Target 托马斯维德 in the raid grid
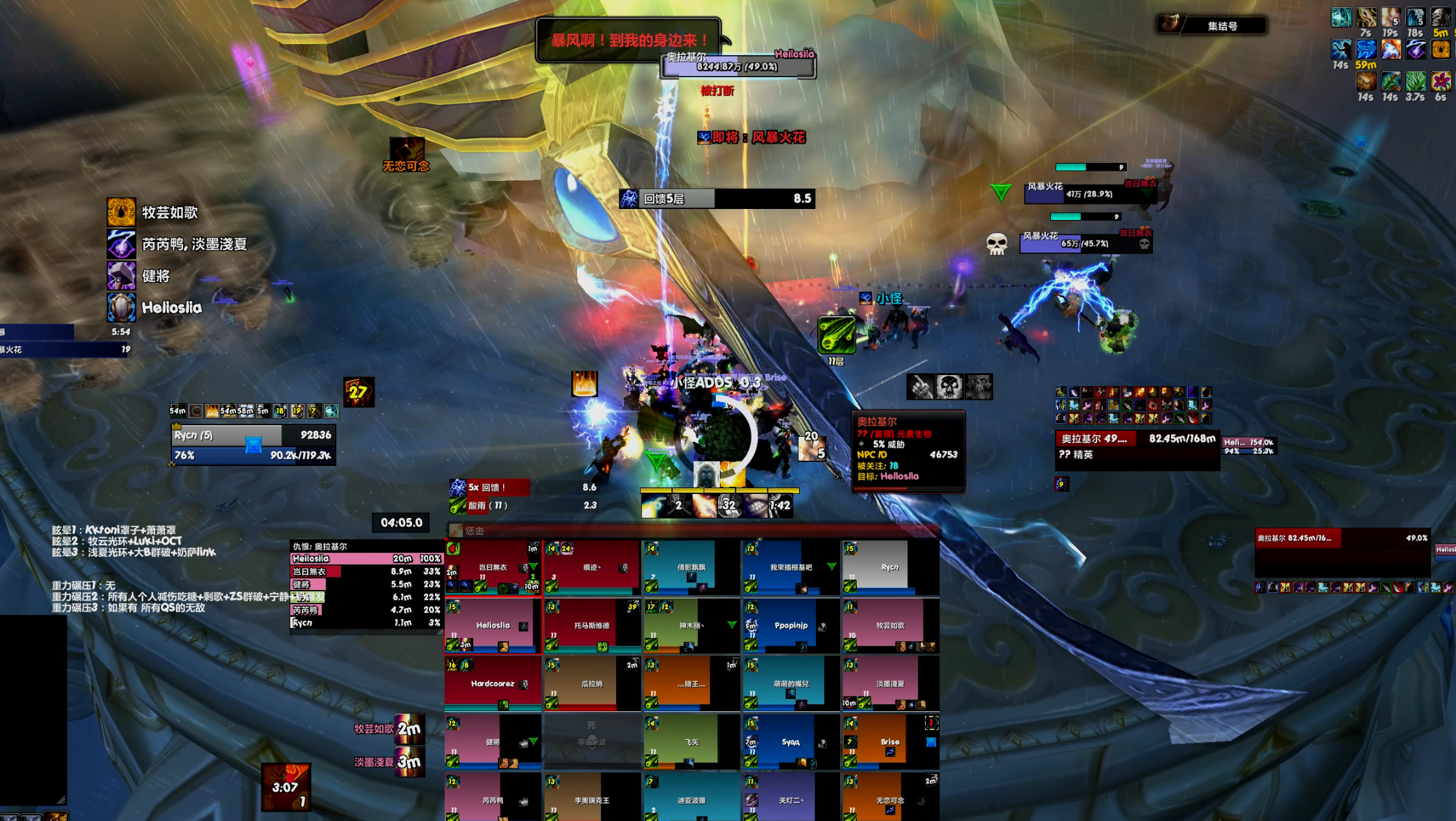This screenshot has width=1456, height=821. point(591,626)
